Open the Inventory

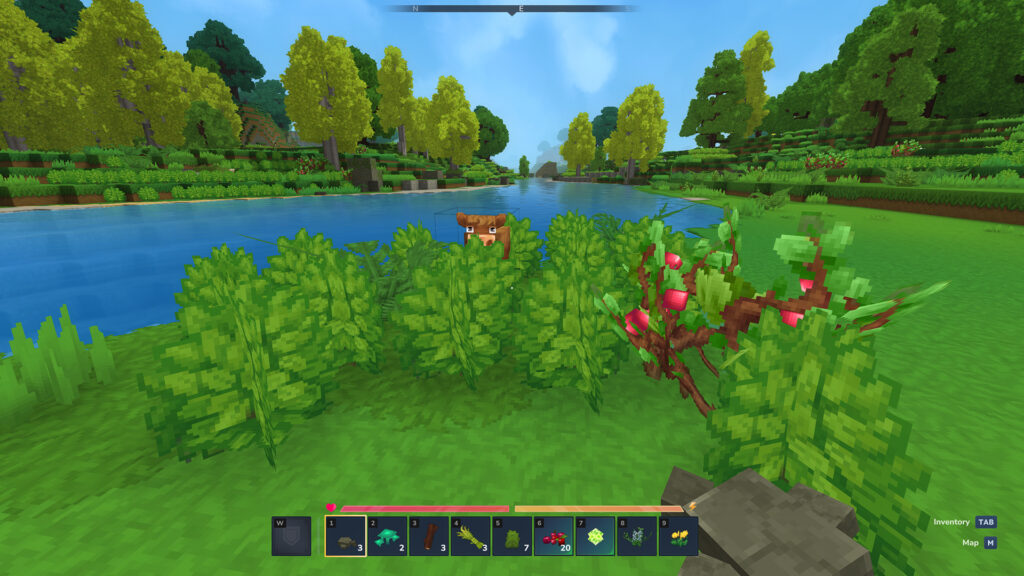[986, 522]
